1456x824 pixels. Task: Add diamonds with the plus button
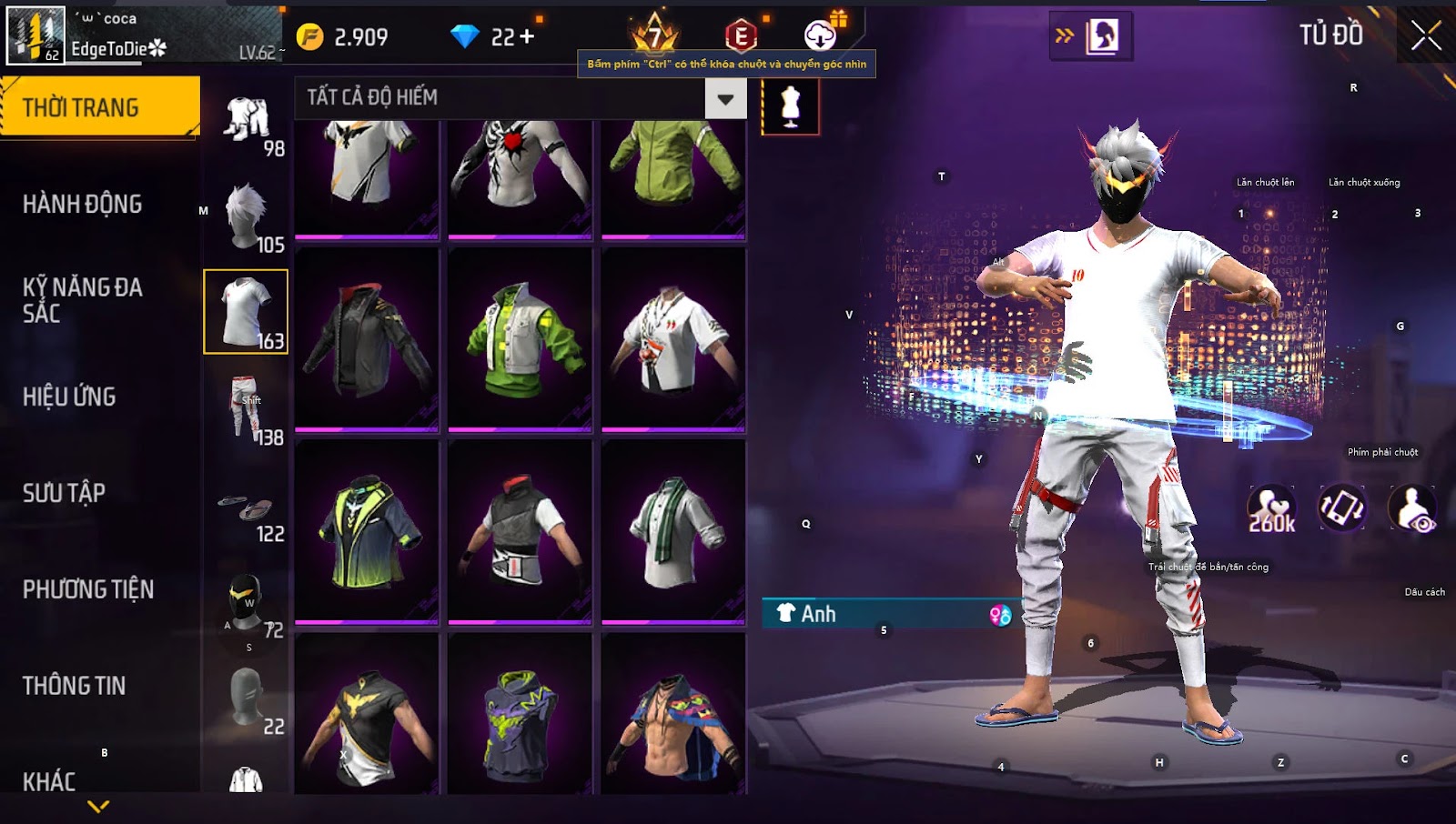[x=527, y=36]
